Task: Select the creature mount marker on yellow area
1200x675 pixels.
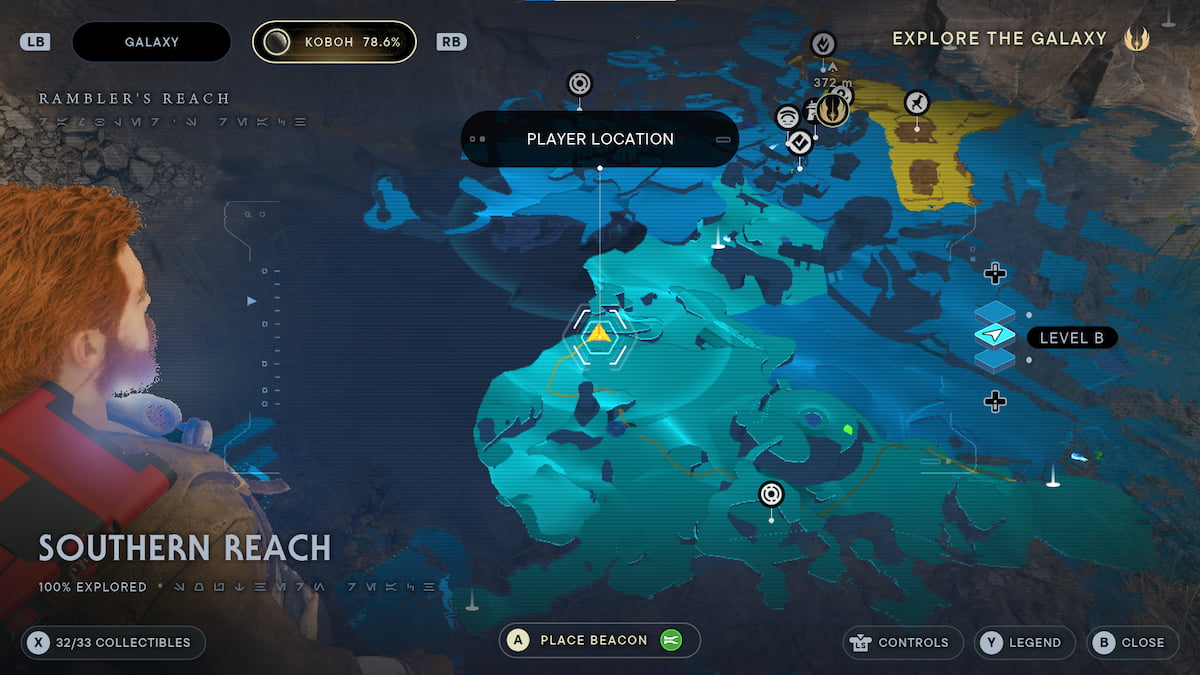Action: (916, 102)
